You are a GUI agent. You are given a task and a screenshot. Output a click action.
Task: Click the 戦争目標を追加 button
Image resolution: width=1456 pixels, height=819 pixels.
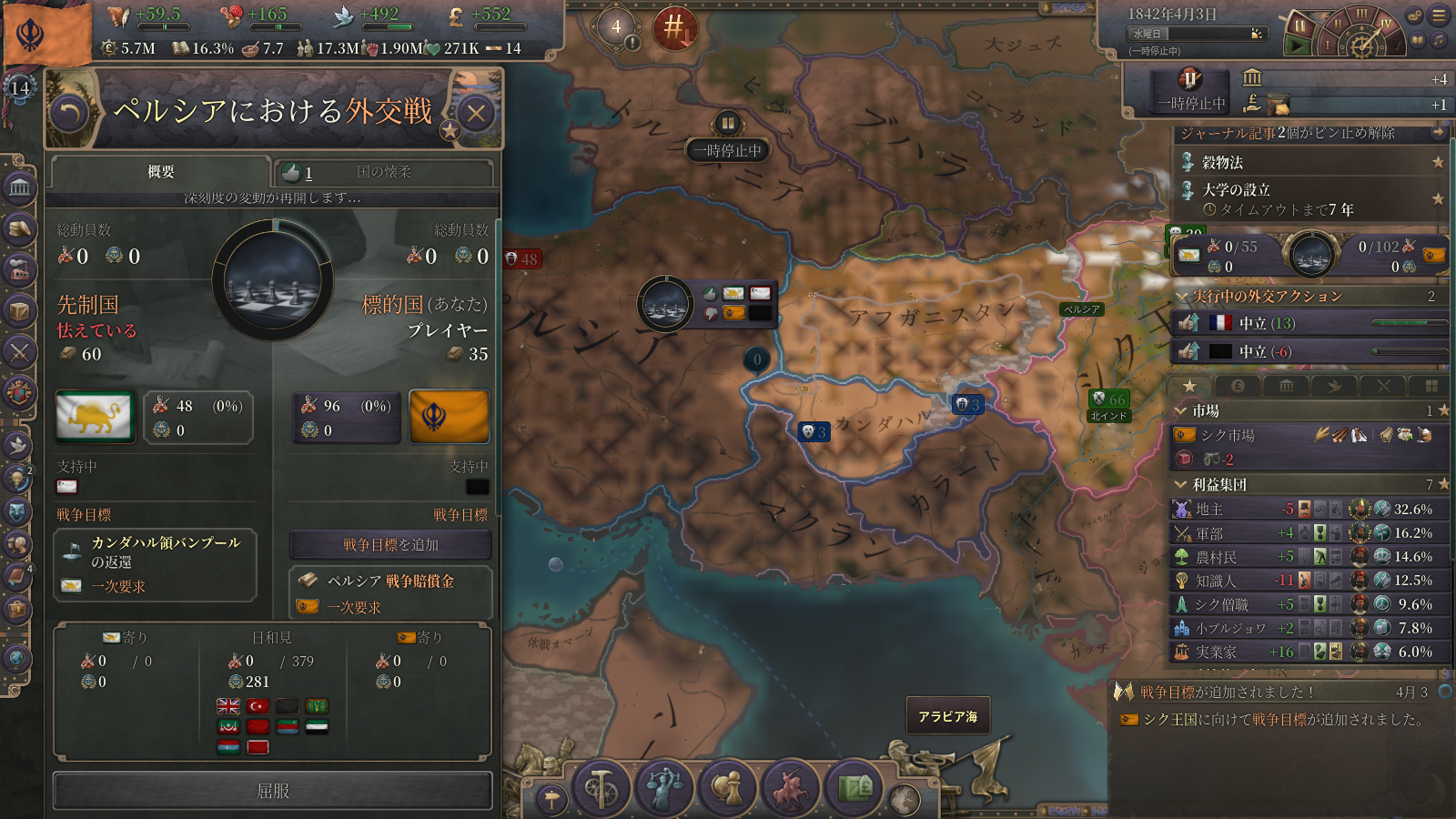click(x=390, y=545)
